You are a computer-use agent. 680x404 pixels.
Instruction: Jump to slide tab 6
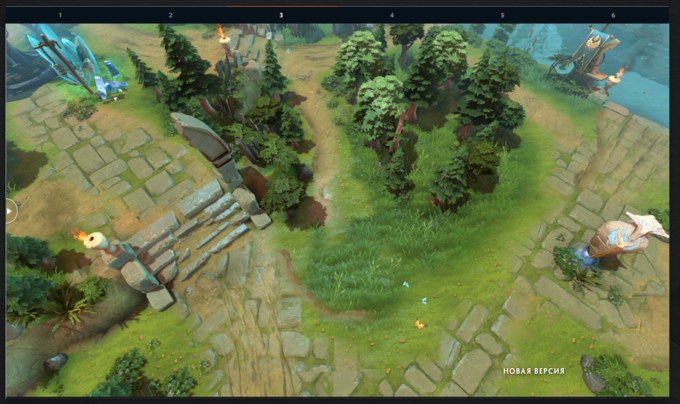click(x=613, y=15)
